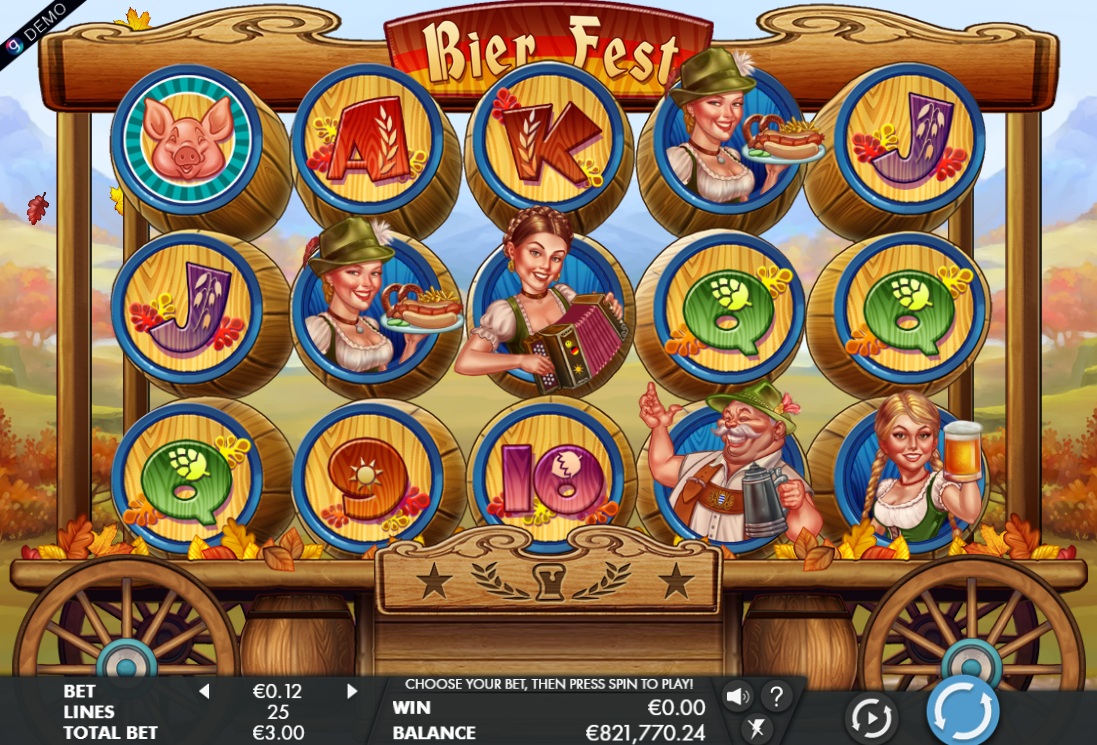Mute the game sound

(738, 695)
